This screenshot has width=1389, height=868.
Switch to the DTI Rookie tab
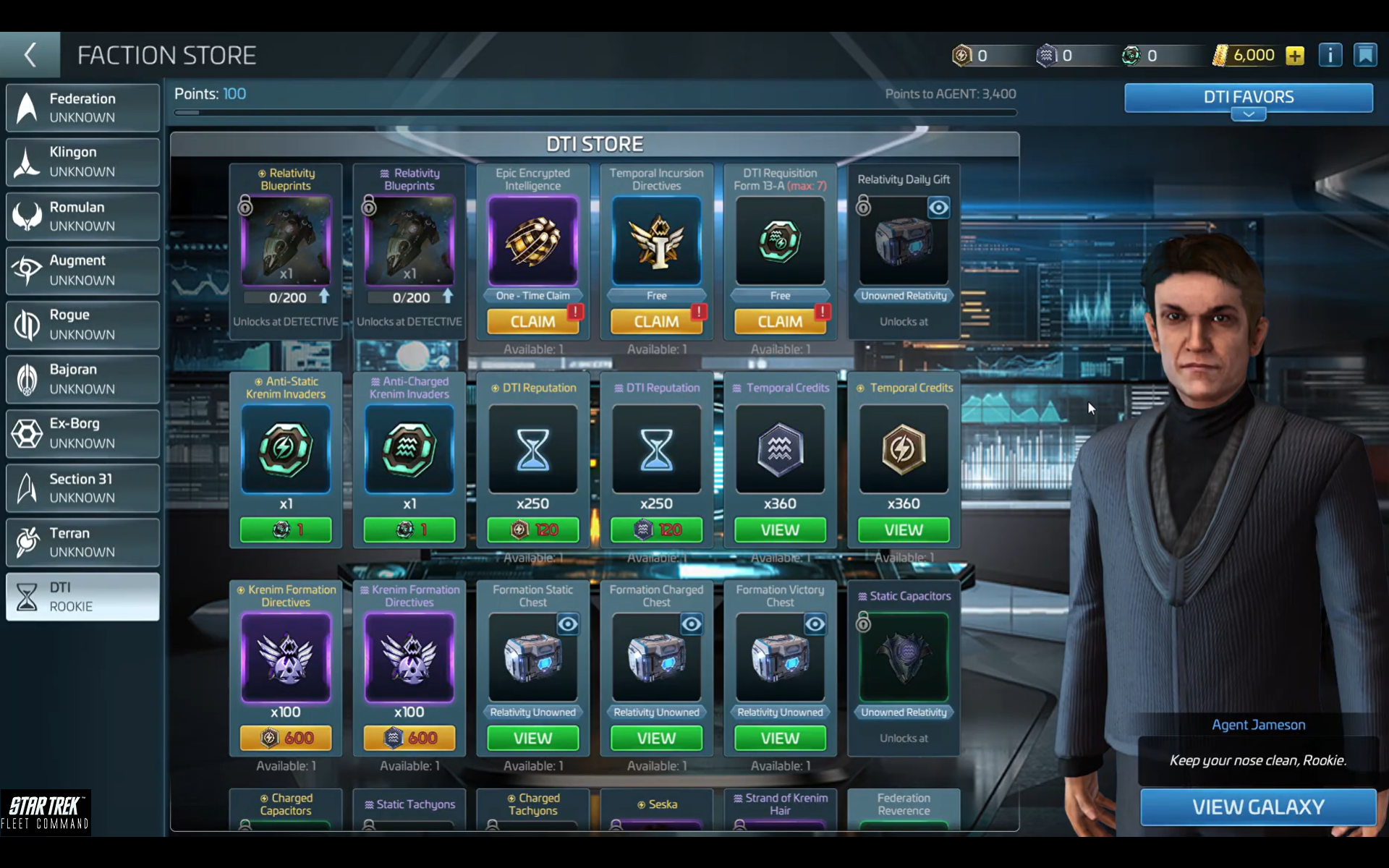tap(82, 597)
